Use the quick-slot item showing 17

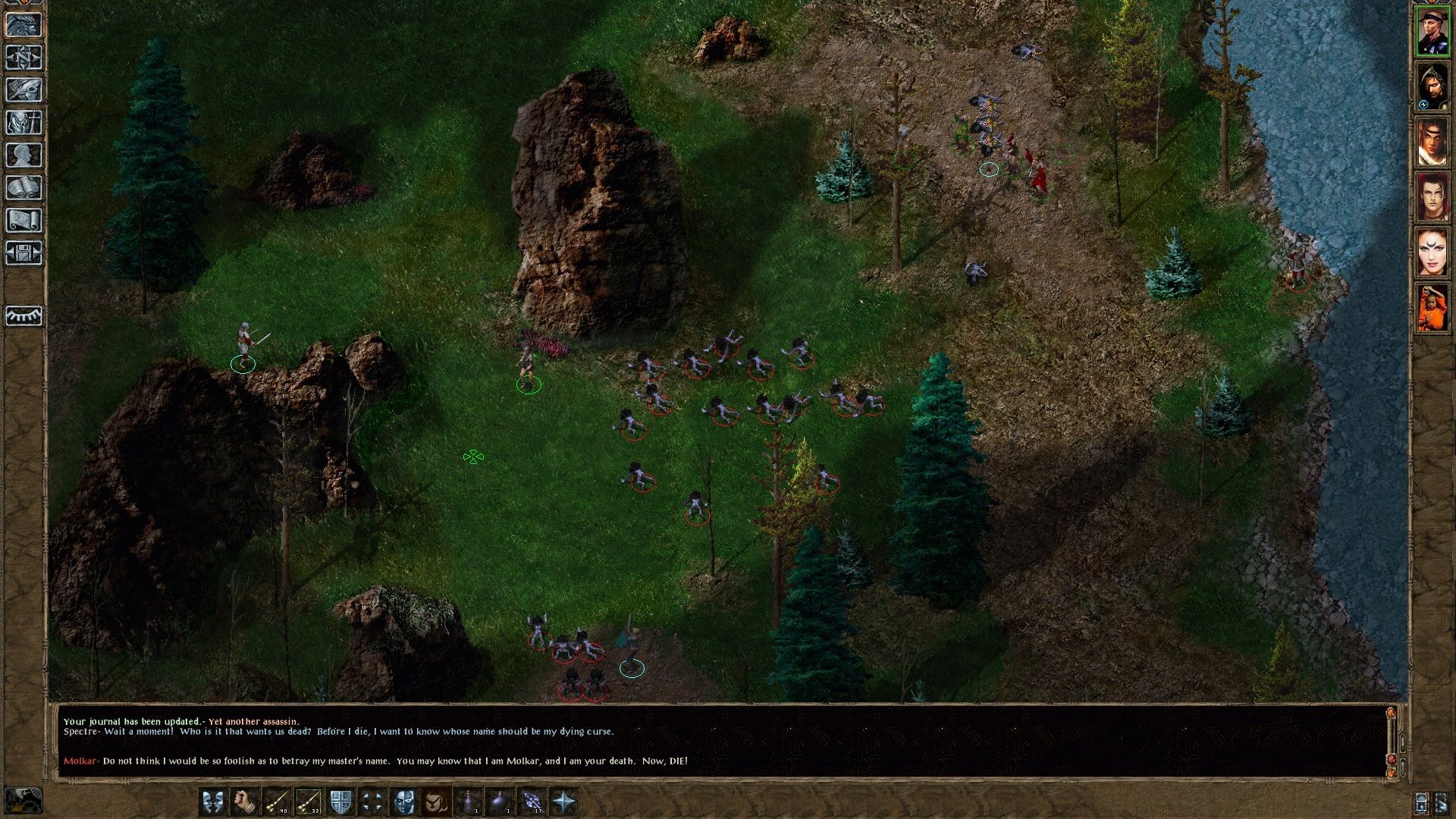click(x=532, y=802)
